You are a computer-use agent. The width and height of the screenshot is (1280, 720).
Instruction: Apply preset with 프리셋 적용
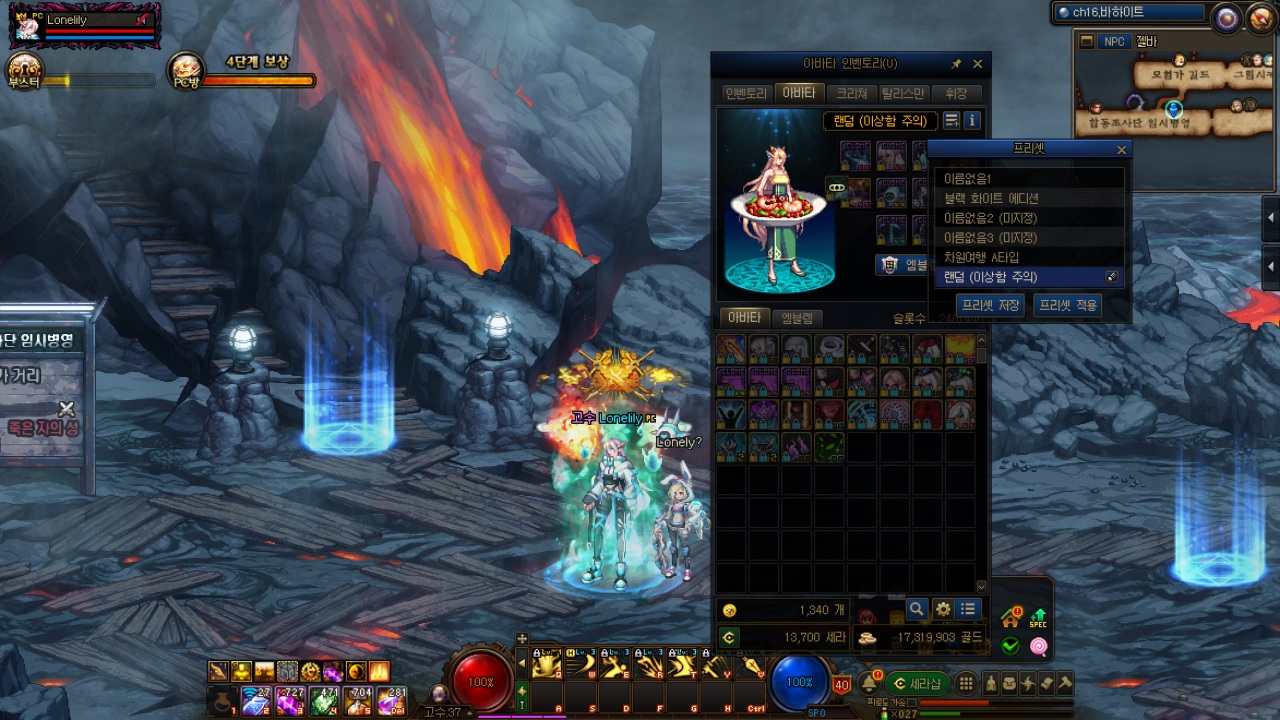coord(1067,305)
